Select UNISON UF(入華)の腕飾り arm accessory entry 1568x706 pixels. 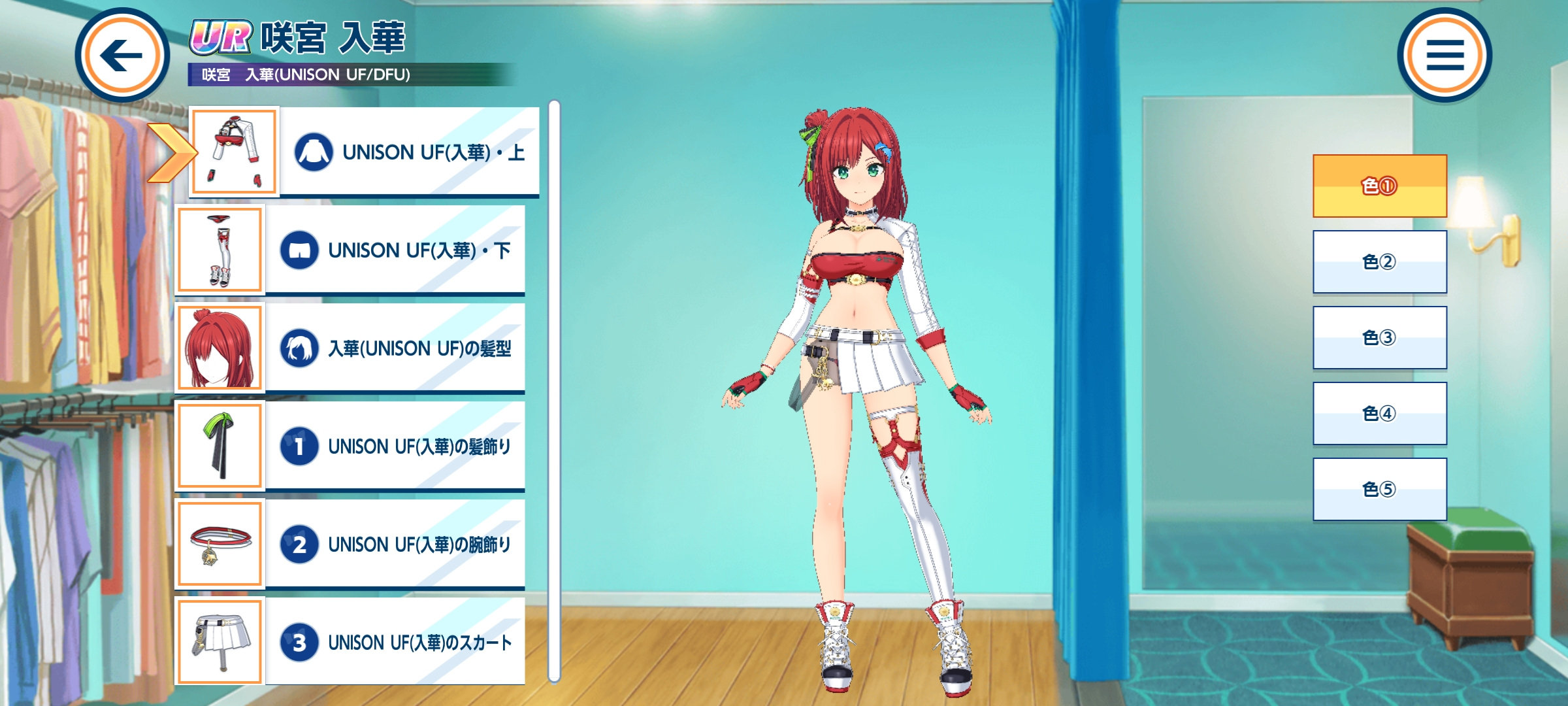[x=394, y=544]
